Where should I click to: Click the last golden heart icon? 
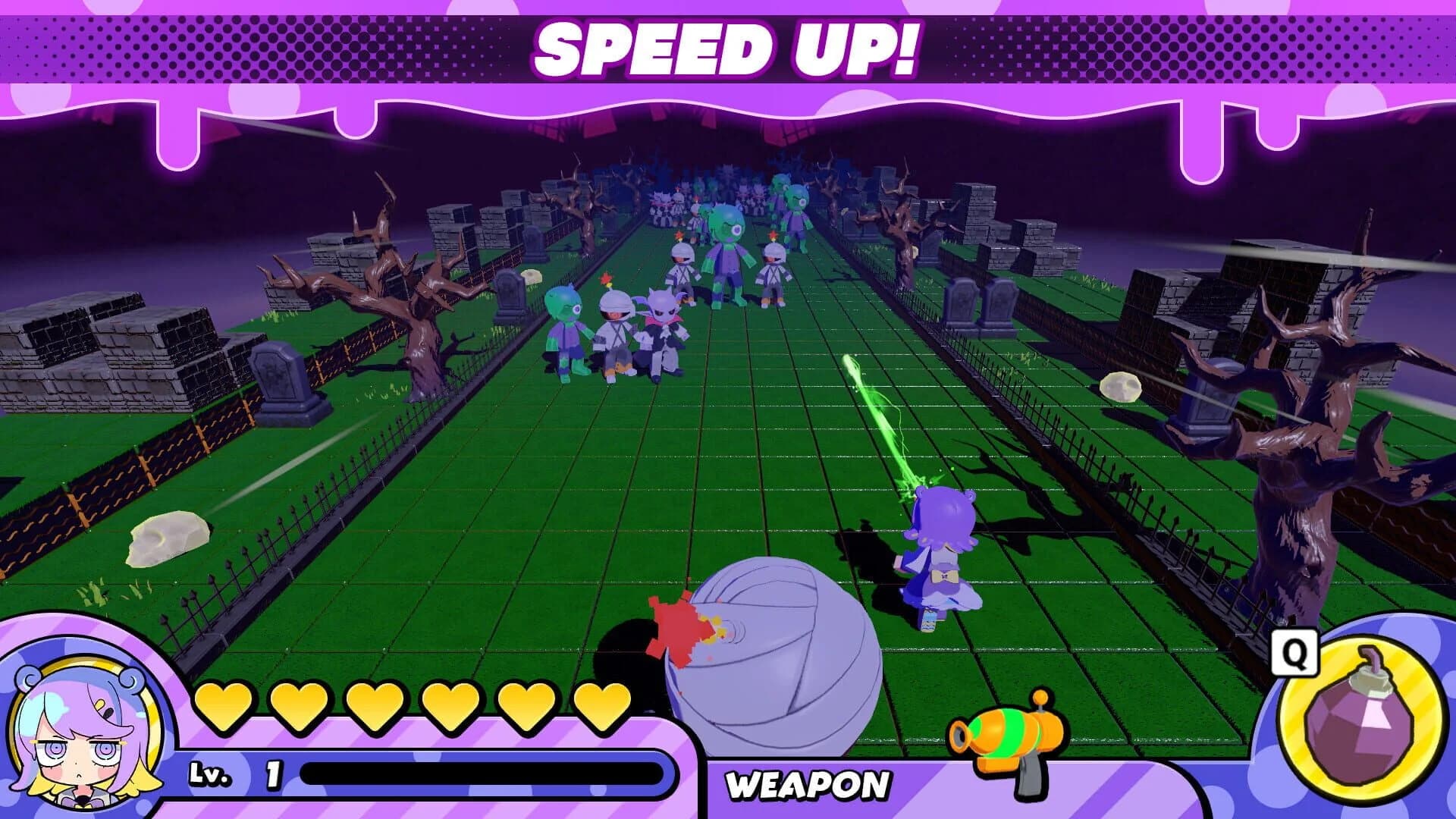(x=603, y=705)
